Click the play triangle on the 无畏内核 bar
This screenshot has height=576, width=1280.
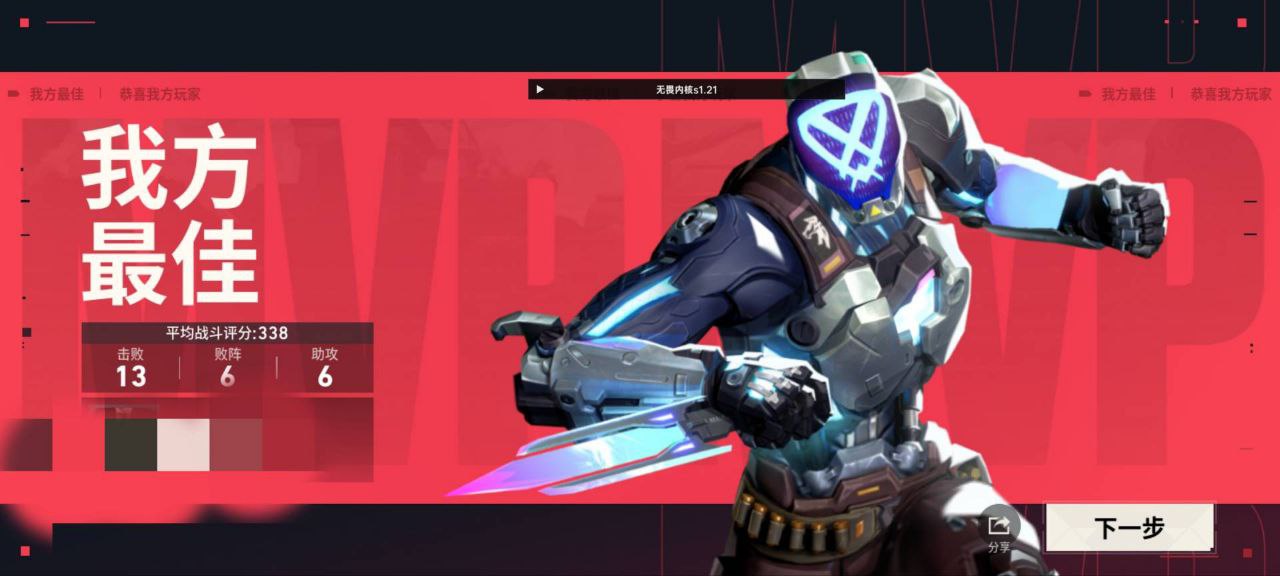(540, 89)
